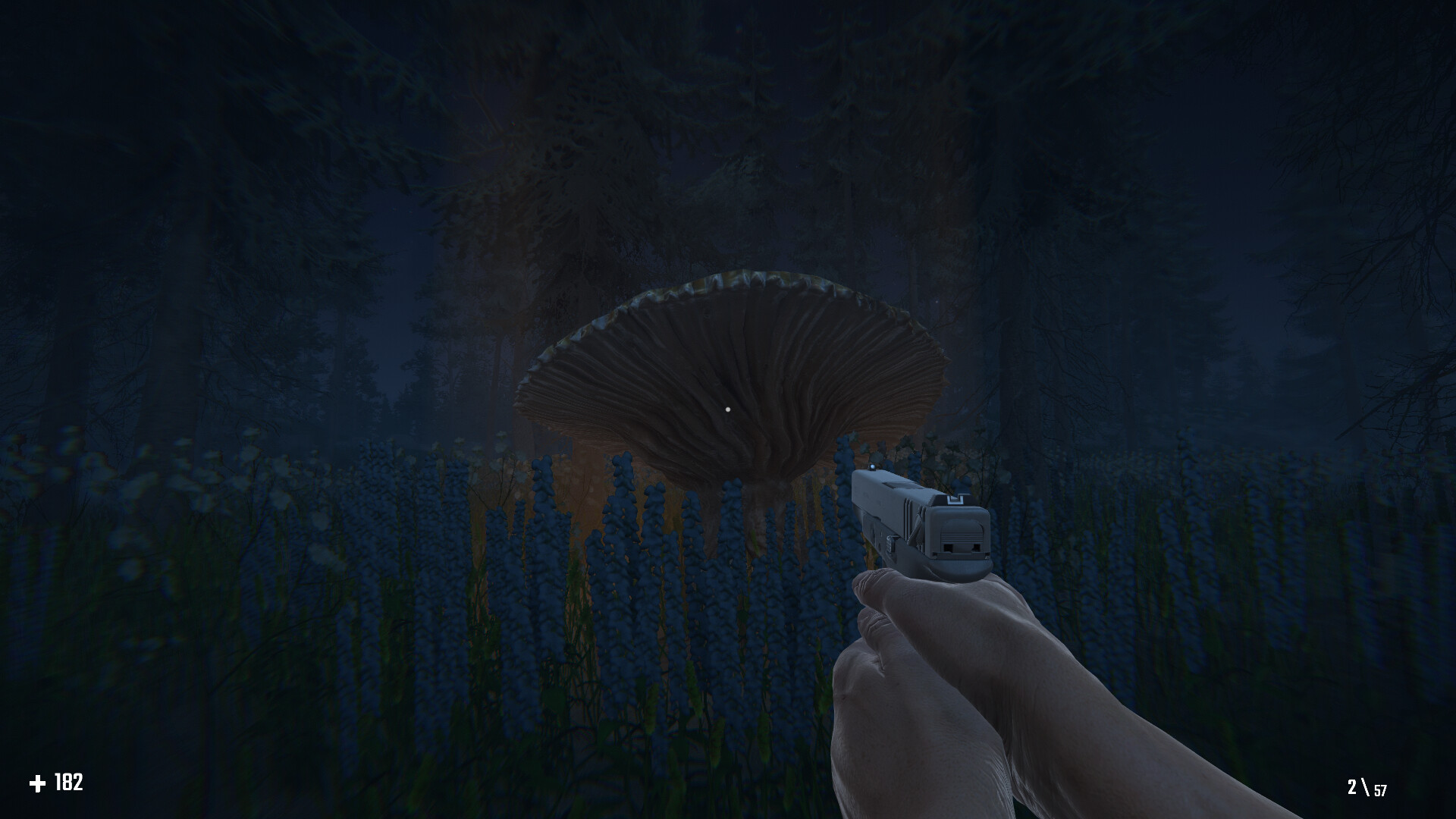This screenshot has width=1456, height=819.
Task: Click the health cross icon
Action: [39, 782]
